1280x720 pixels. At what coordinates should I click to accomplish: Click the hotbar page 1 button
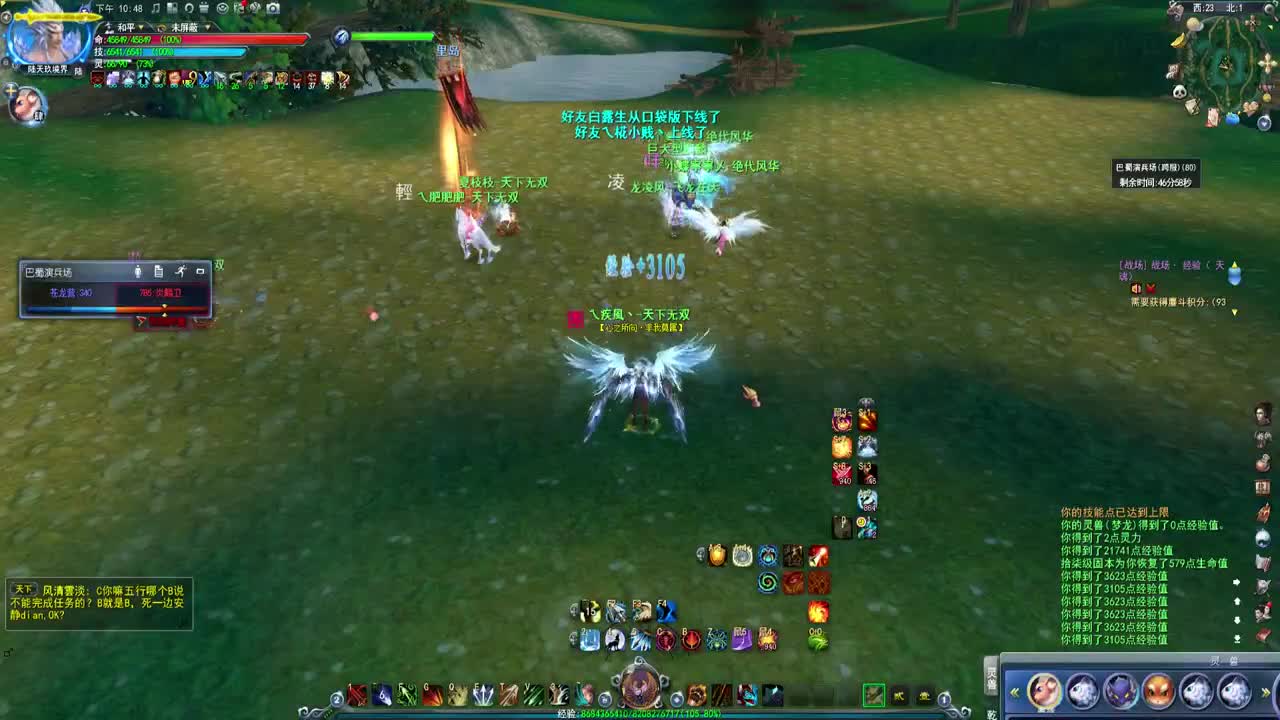pos(943,699)
